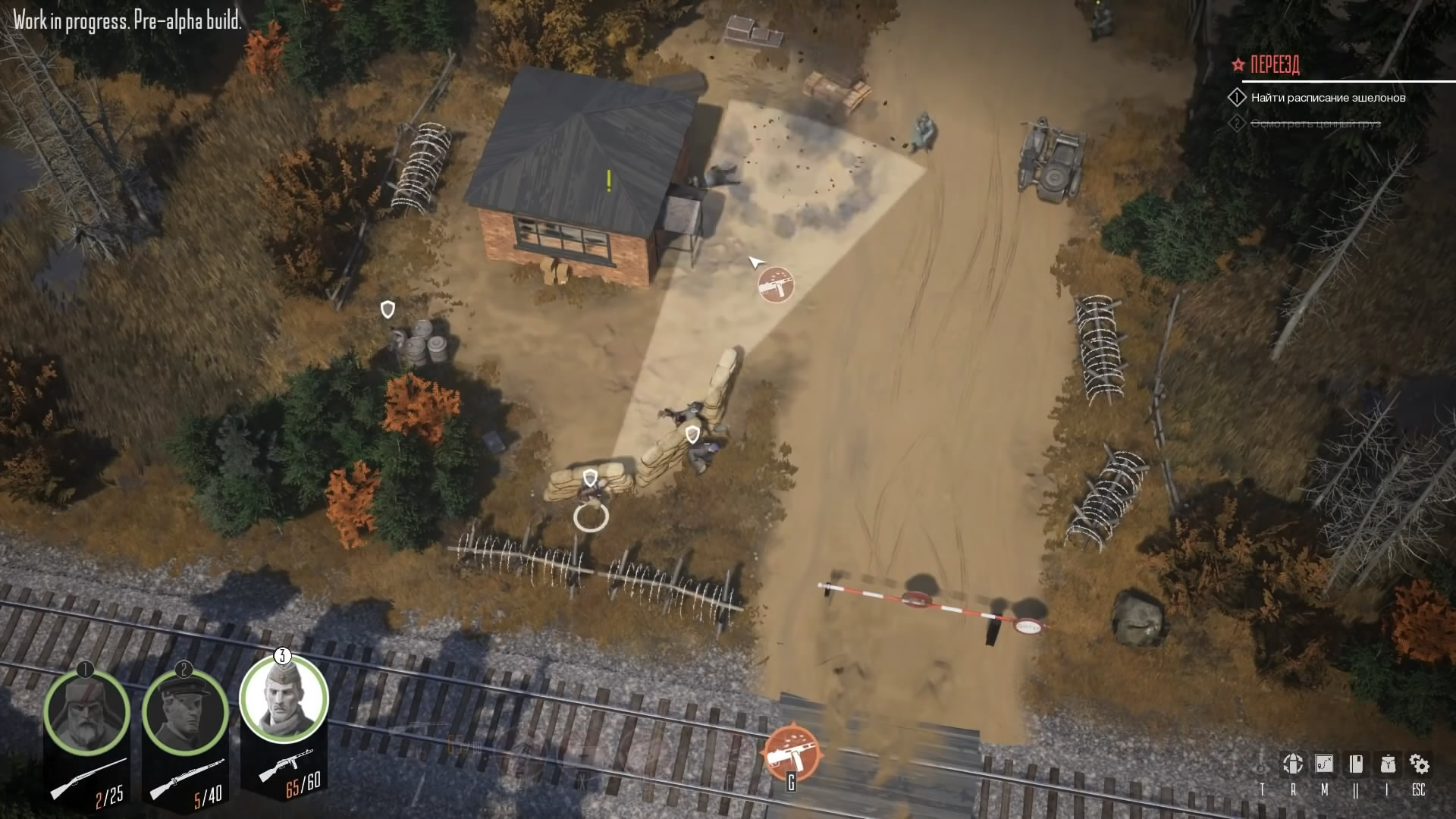Open the backpack inventory icon
The image size is (1456, 819).
(1387, 763)
